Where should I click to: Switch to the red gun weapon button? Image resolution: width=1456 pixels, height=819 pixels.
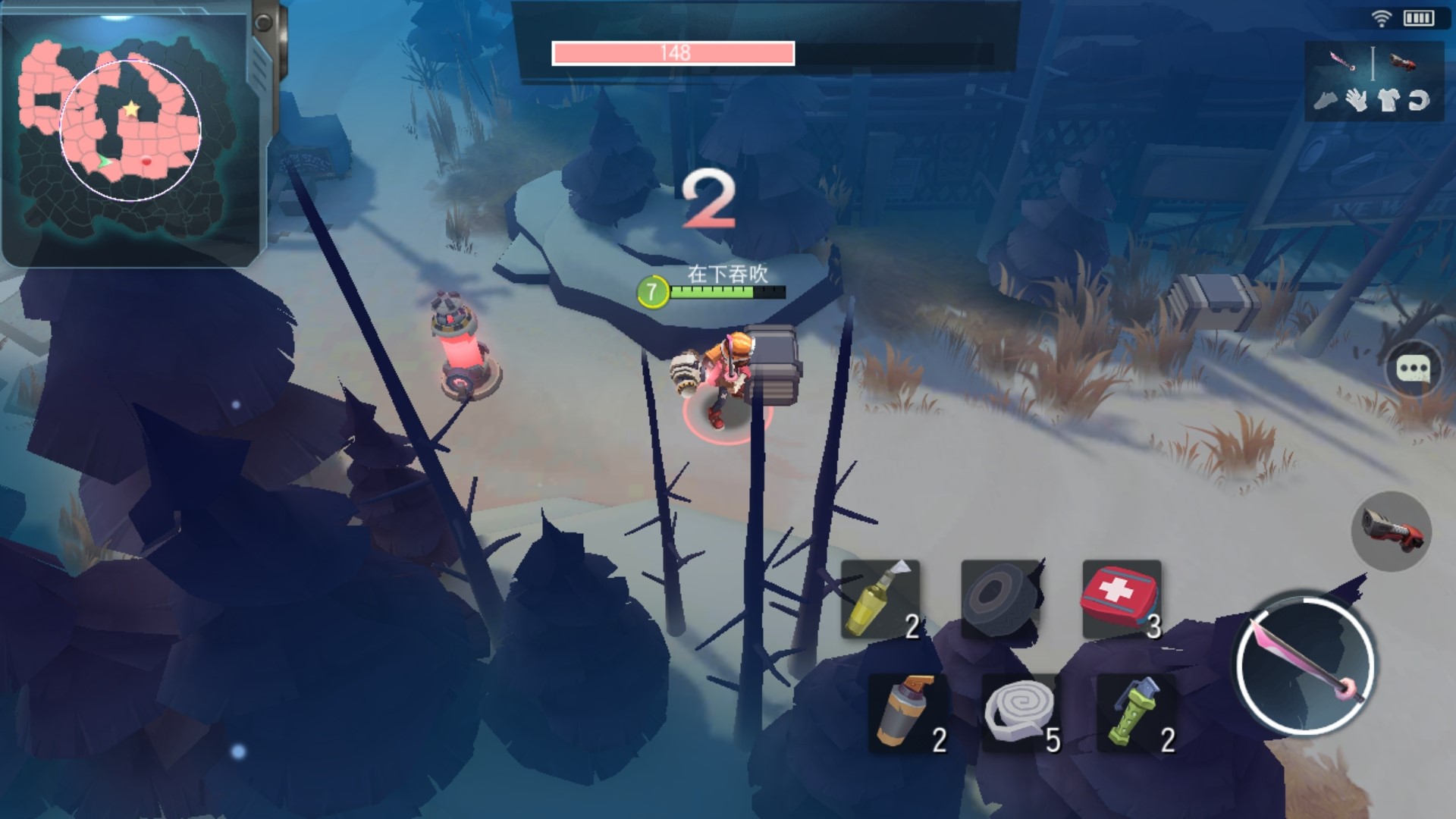(x=1391, y=531)
